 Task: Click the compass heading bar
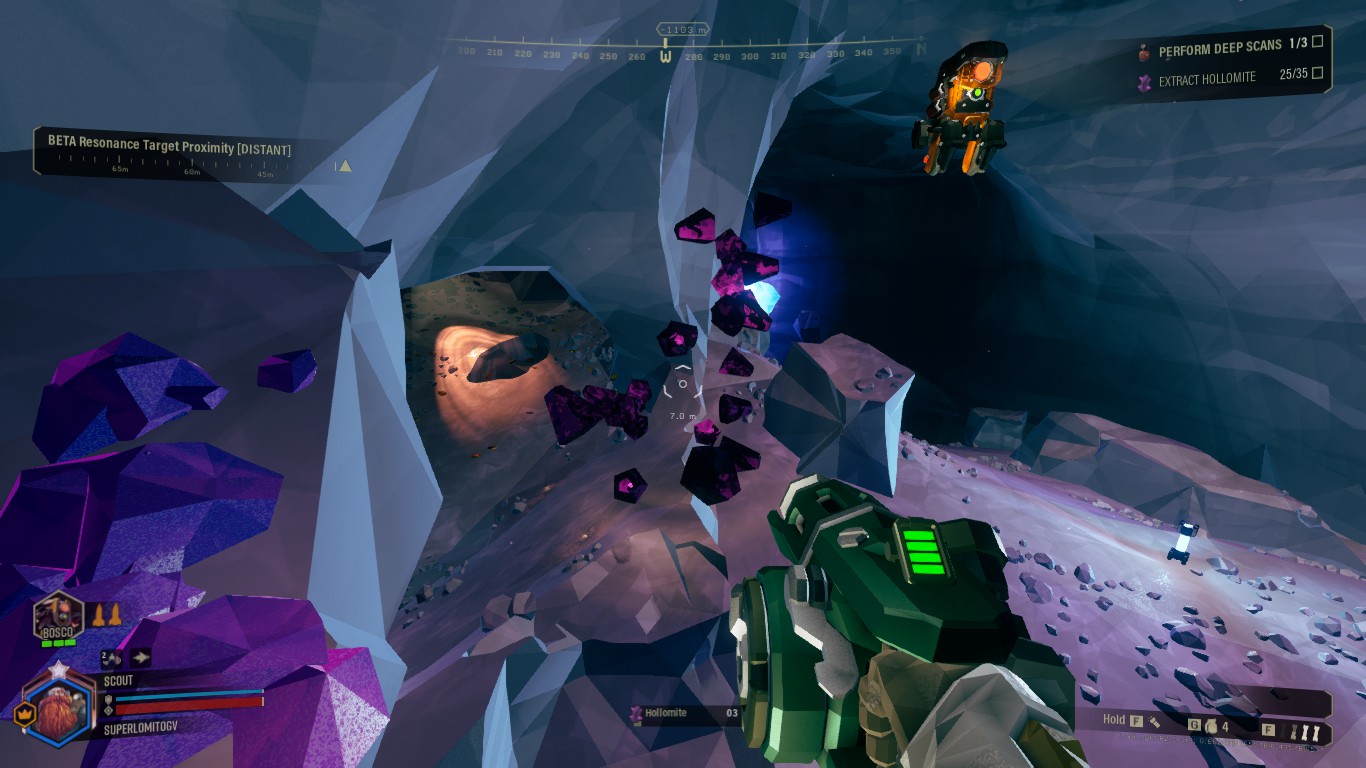point(684,50)
